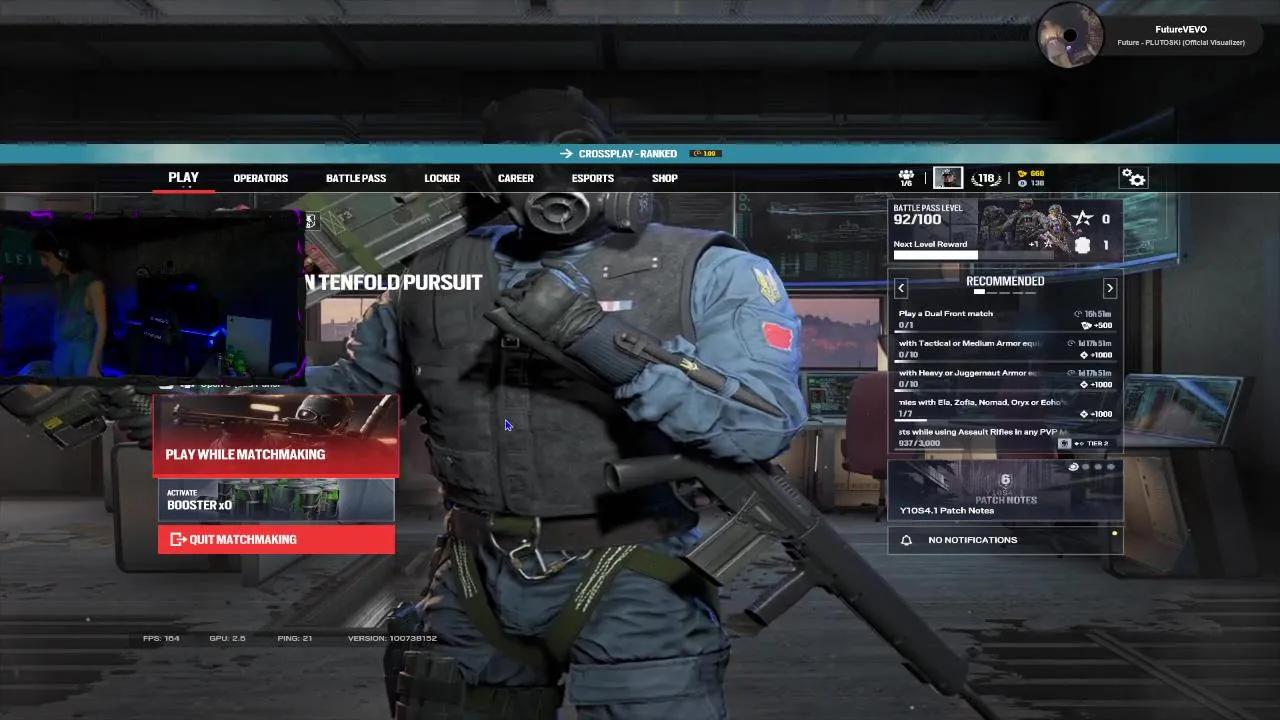The height and width of the screenshot is (720, 1280).
Task: Click the notification bell icon
Action: [x=907, y=540]
